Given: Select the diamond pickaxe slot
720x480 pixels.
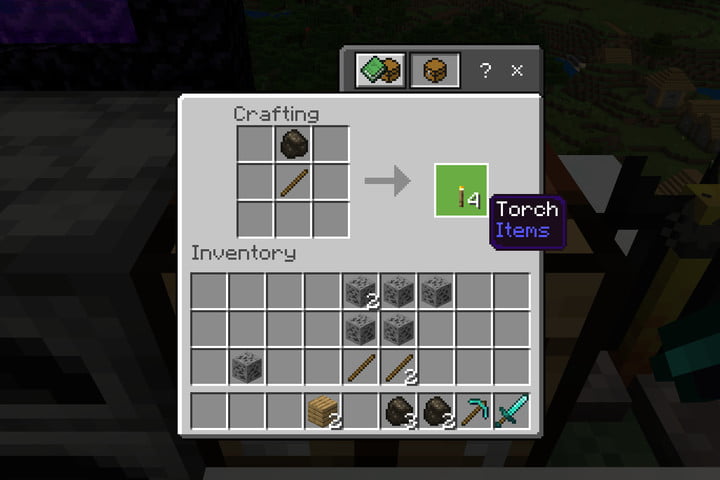Looking at the screenshot, I should (x=475, y=412).
